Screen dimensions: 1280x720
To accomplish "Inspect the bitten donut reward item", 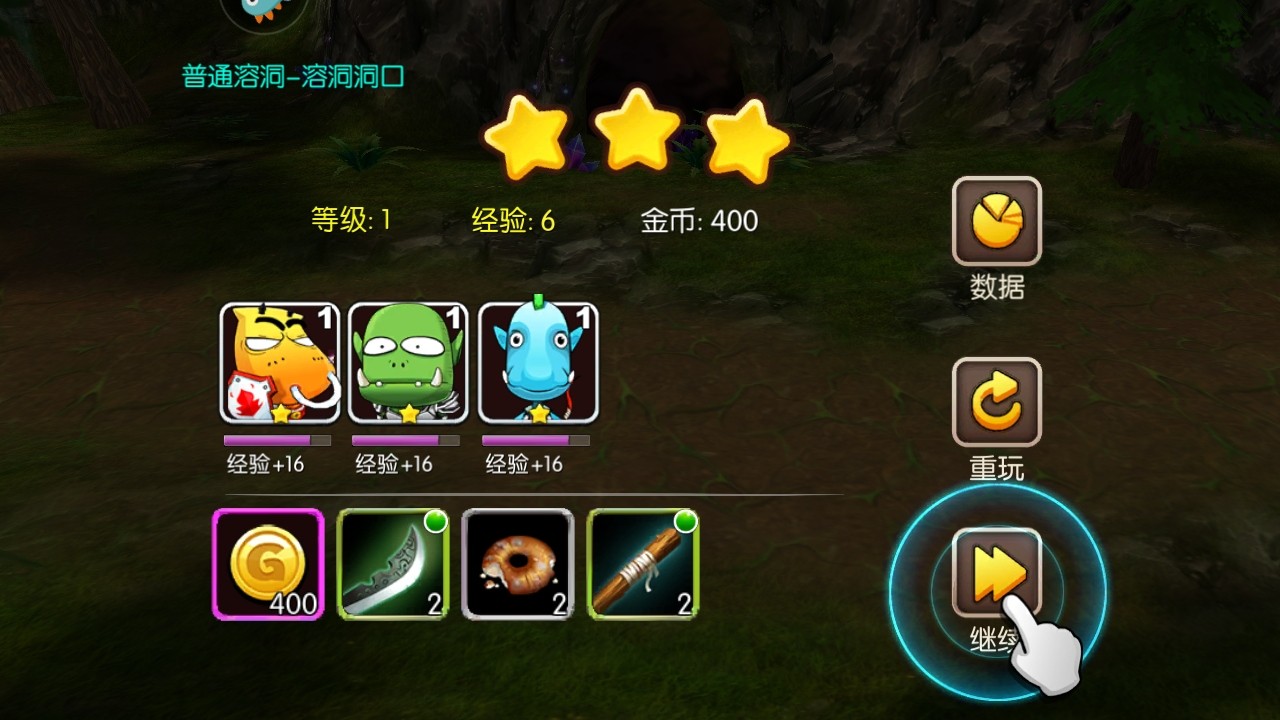I will pos(518,564).
